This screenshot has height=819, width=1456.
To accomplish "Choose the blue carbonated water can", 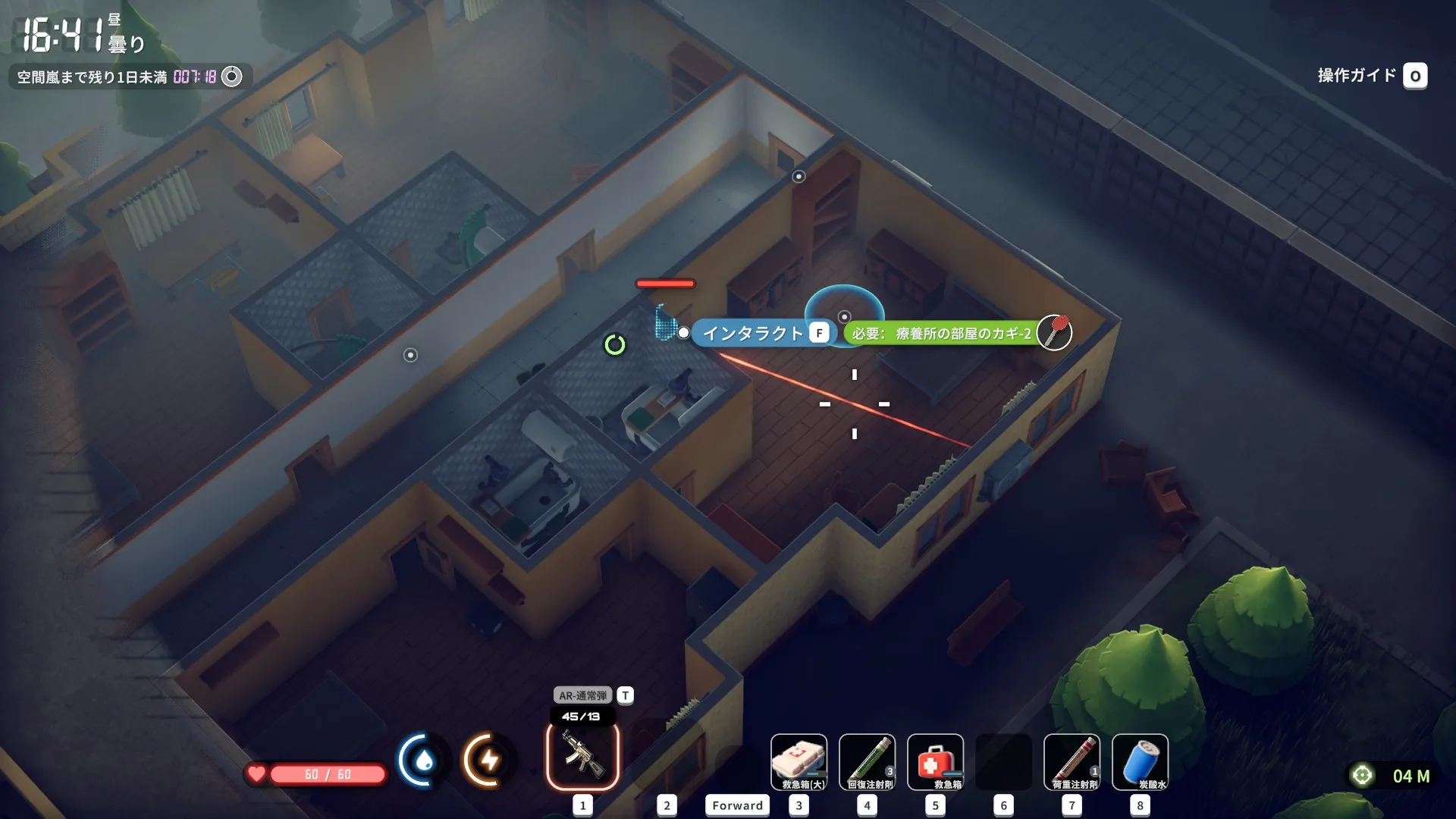I will coord(1140,762).
